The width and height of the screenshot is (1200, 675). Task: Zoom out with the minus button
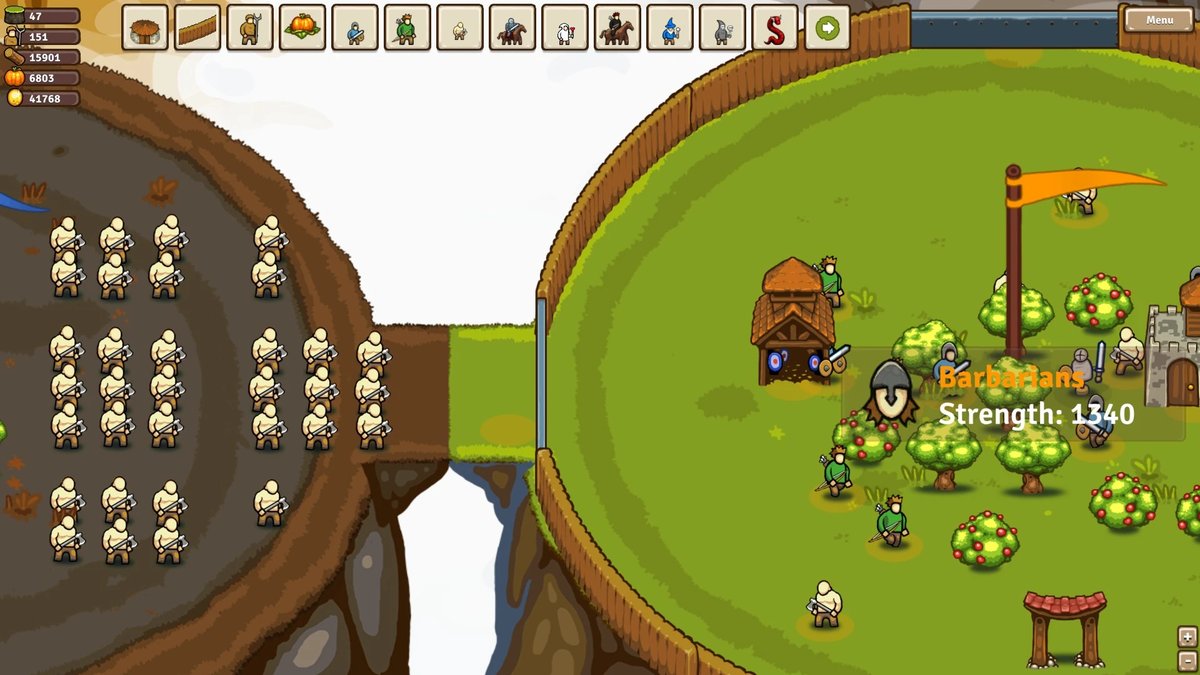click(1187, 658)
